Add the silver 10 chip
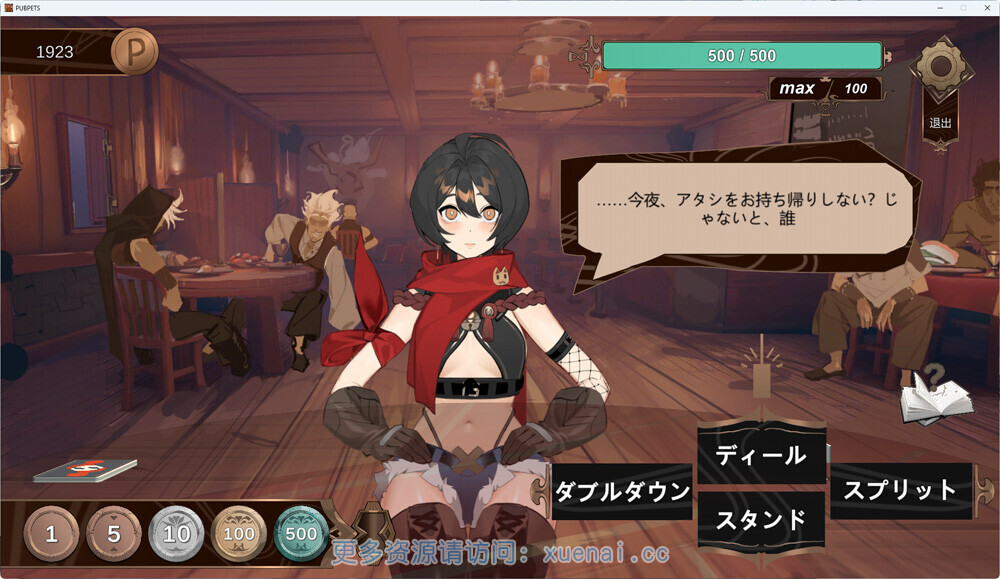The width and height of the screenshot is (1000, 579). pos(176,534)
